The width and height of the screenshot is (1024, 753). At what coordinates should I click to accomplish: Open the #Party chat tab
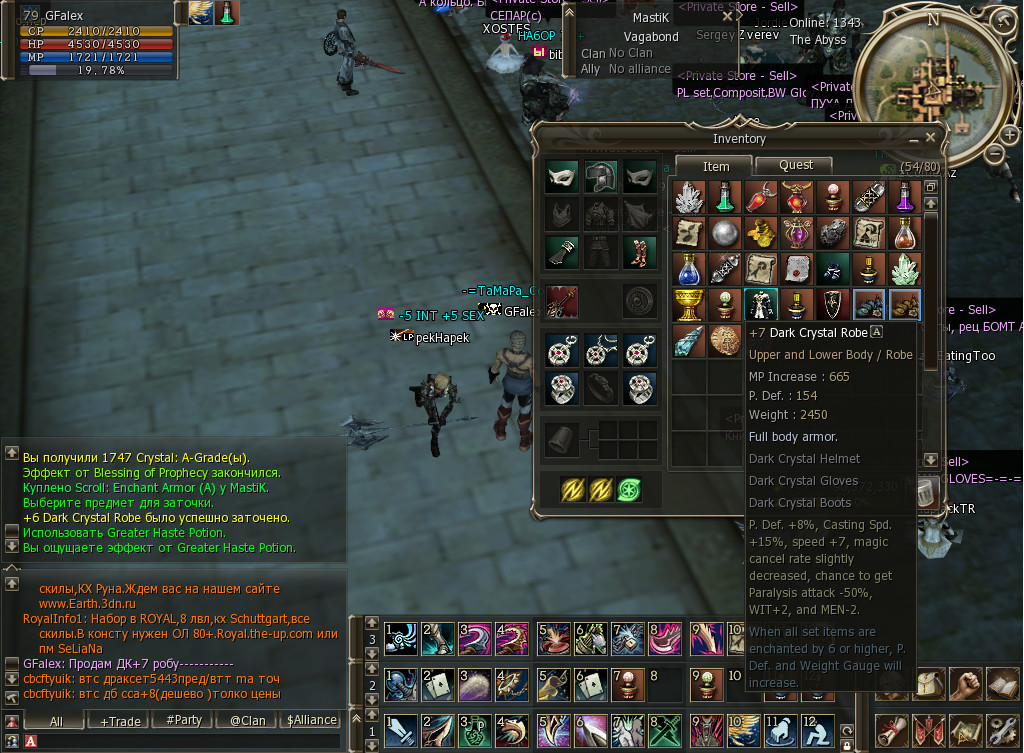[184, 720]
